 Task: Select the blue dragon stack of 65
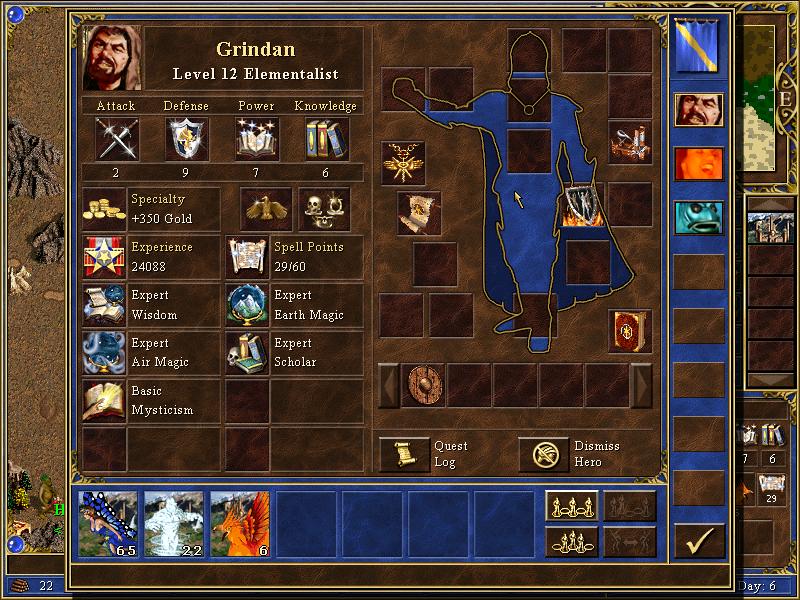109,522
